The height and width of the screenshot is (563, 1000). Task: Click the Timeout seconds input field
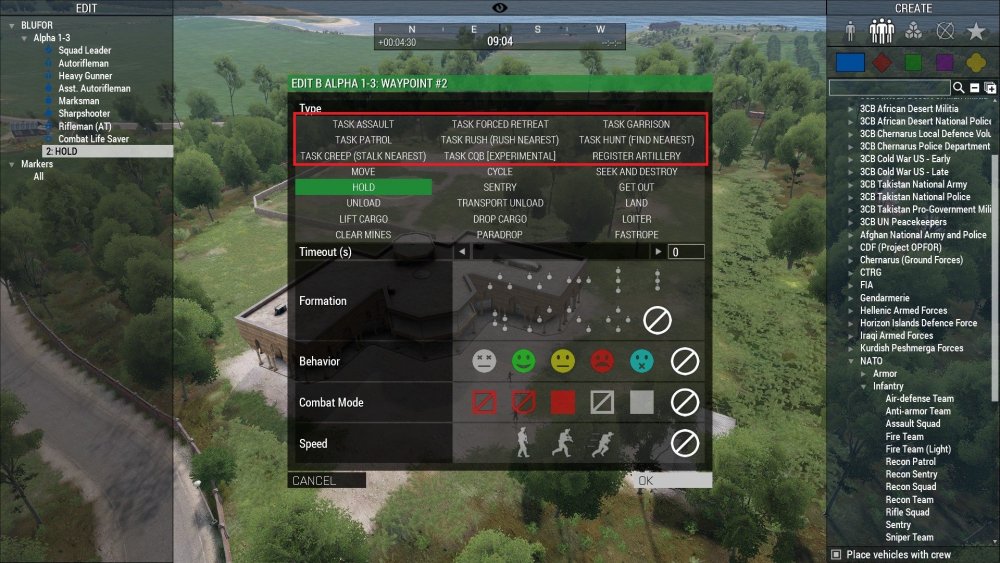tap(686, 252)
